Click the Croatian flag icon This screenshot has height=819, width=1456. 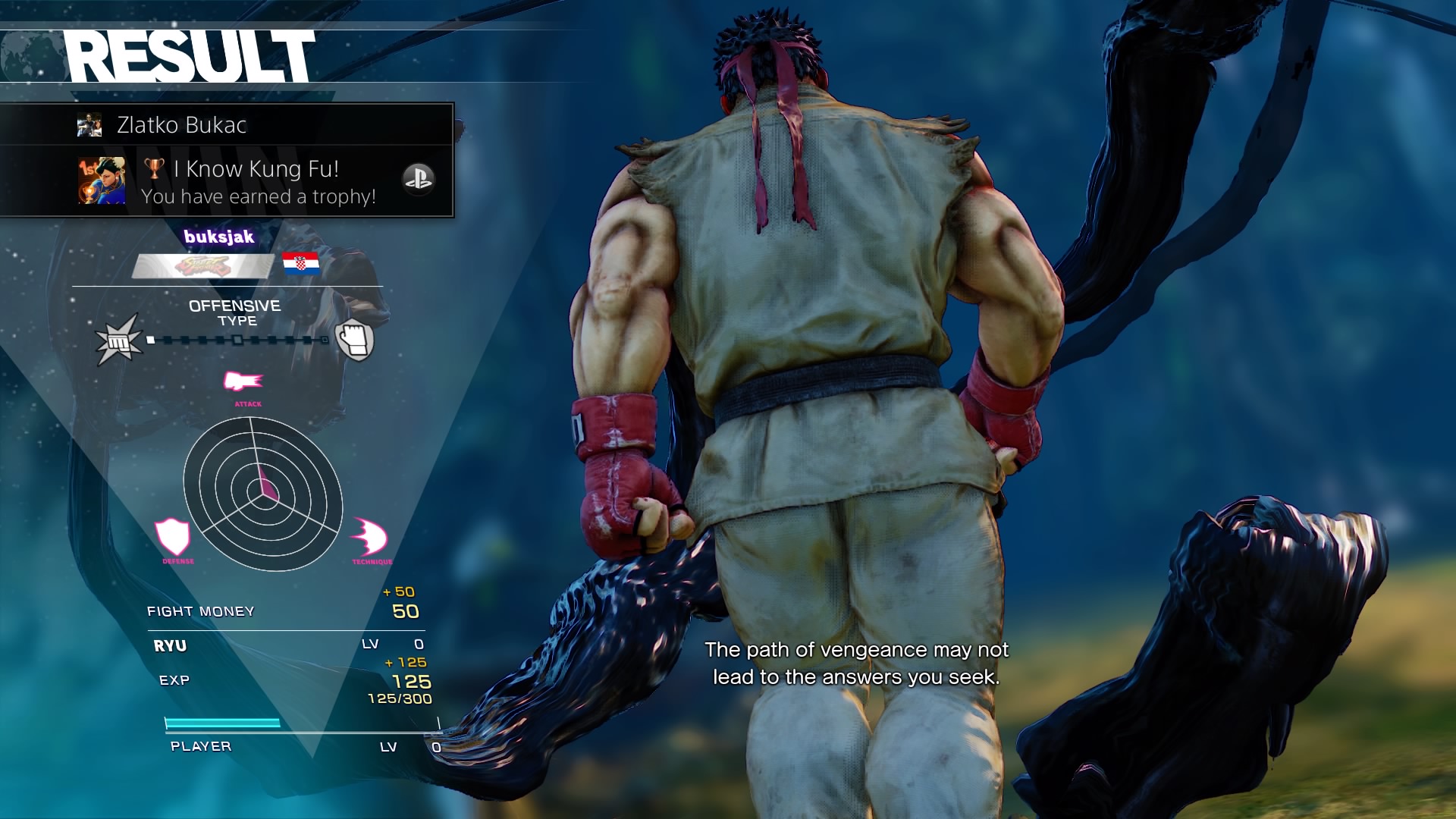(x=300, y=263)
